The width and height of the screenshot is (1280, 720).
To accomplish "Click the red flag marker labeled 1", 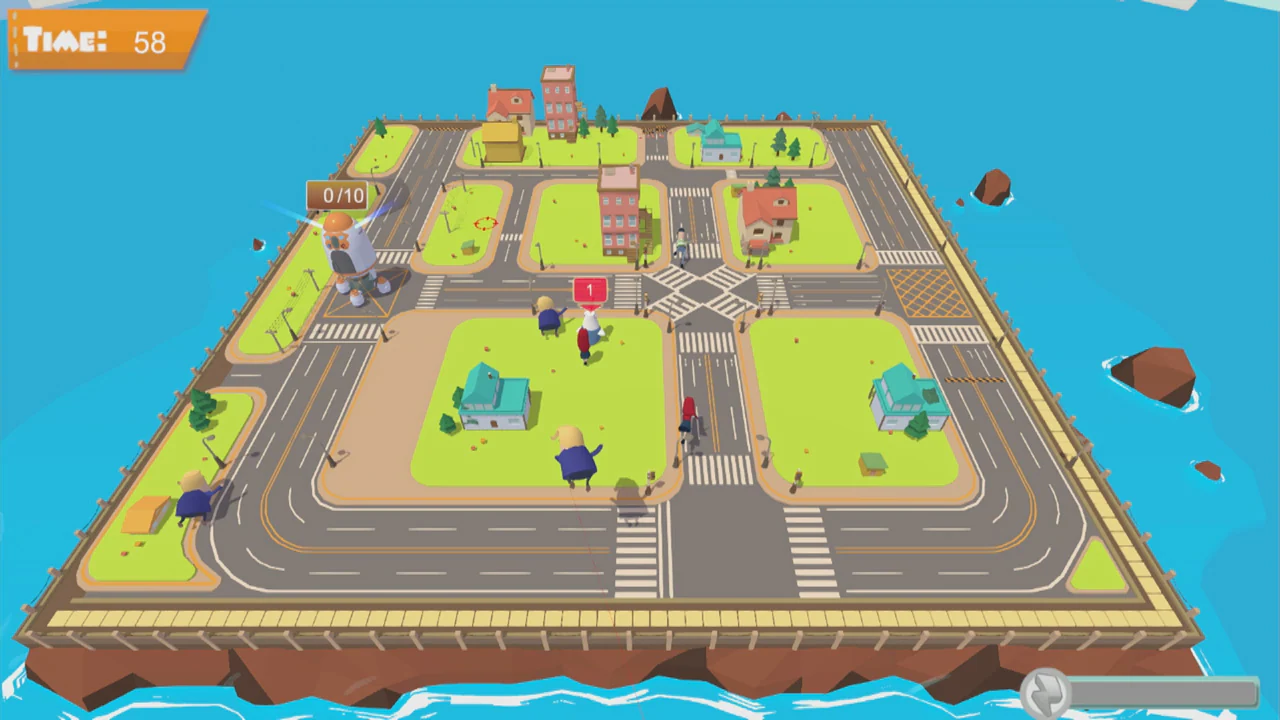I will 589,291.
